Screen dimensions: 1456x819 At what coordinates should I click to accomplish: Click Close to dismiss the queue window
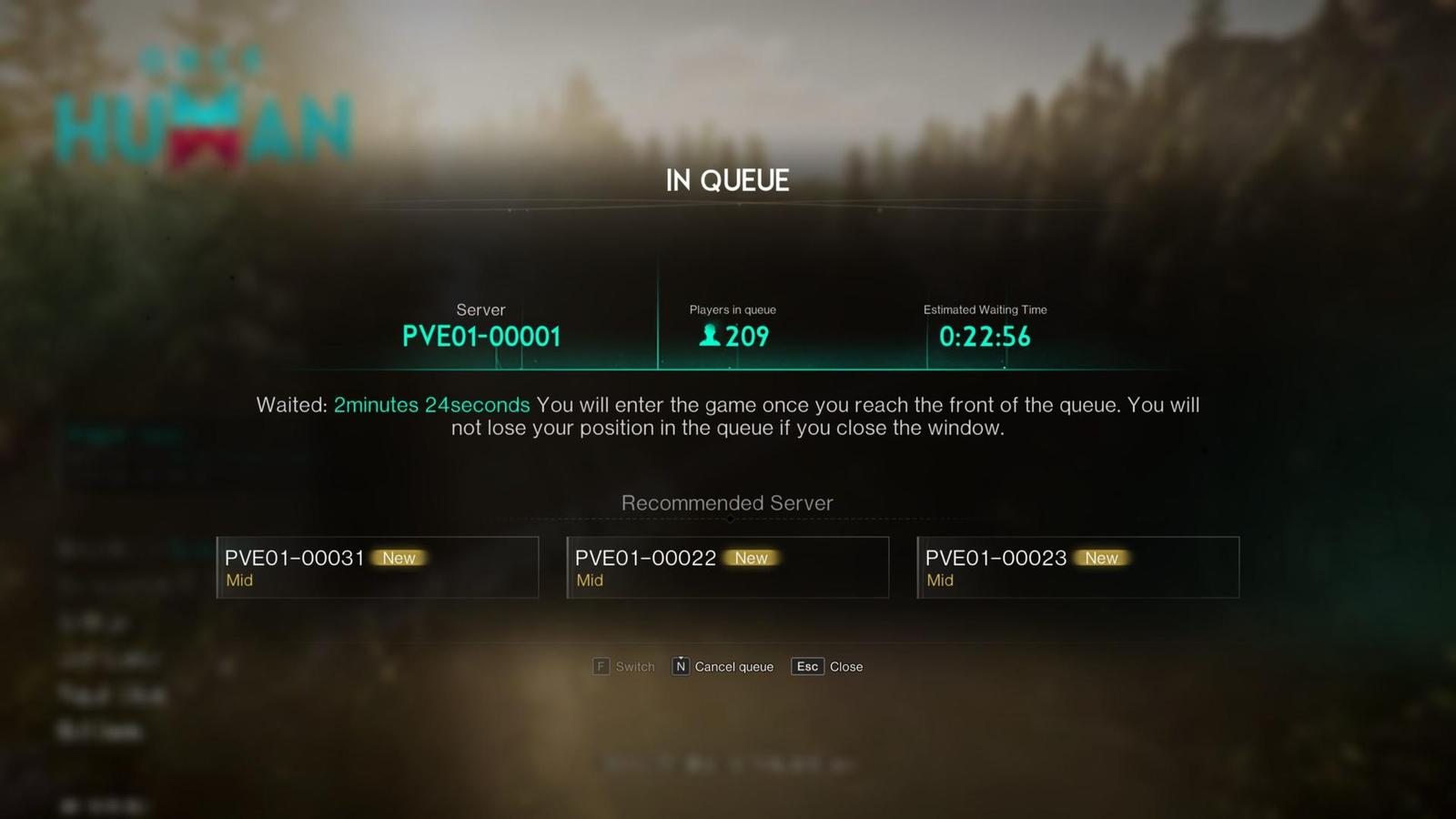846,666
